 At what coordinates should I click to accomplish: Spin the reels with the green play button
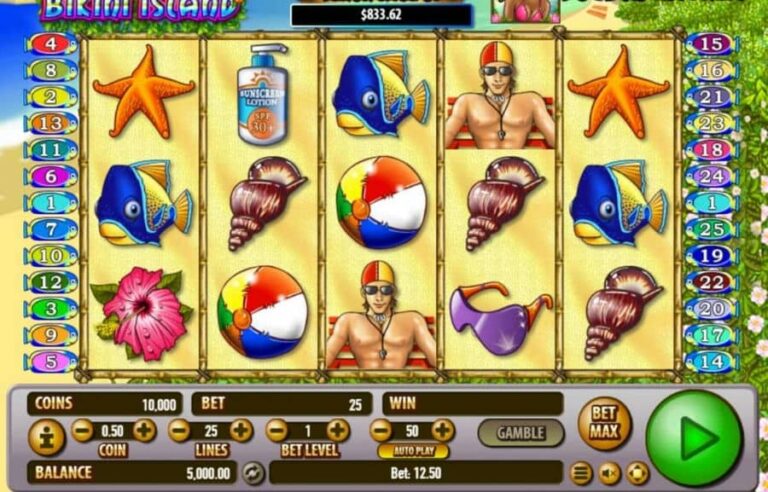[695, 438]
